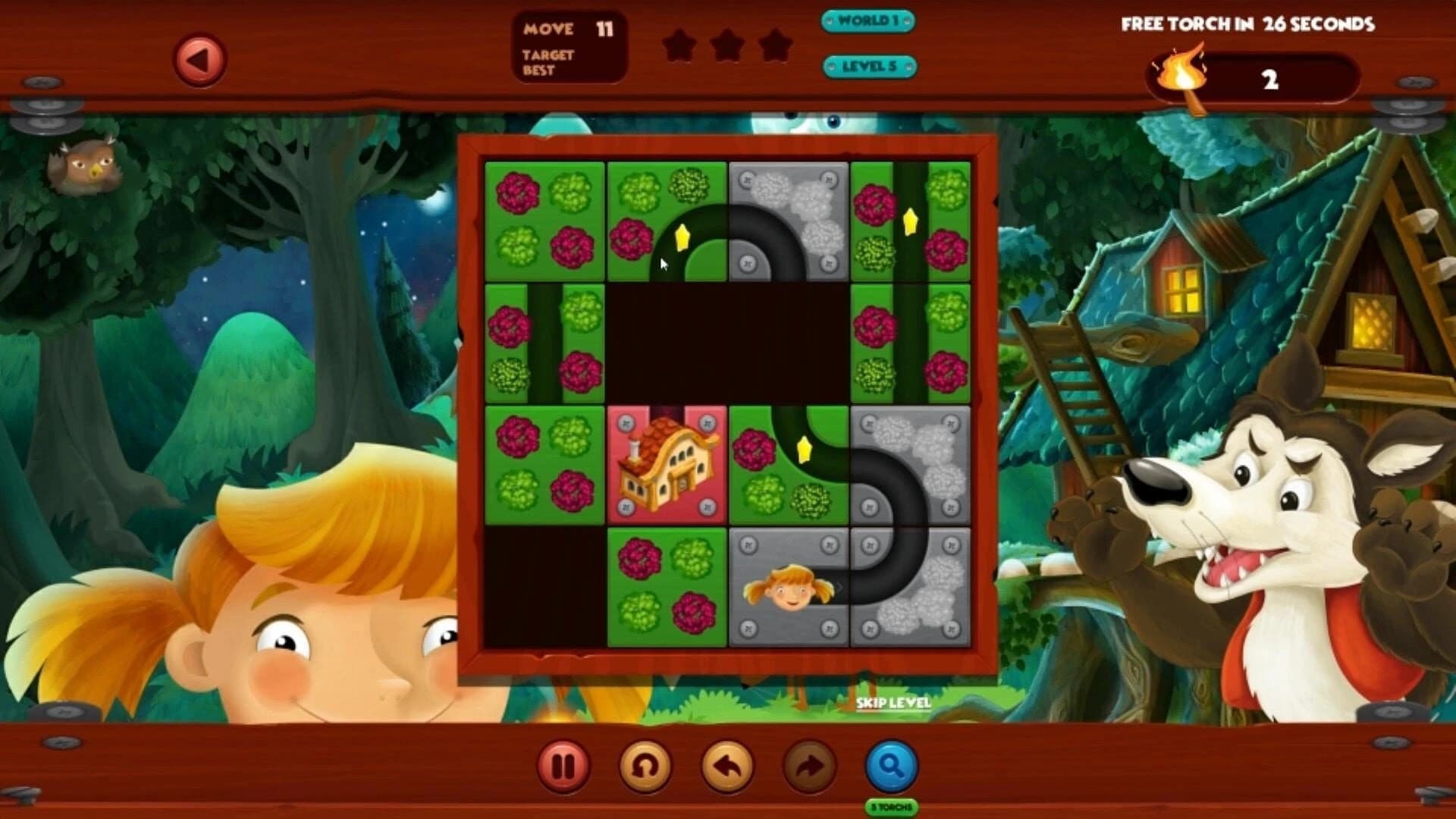Viewport: 1456px width, 819px height.
Task: Open the Level 5 badge
Action: (x=871, y=67)
